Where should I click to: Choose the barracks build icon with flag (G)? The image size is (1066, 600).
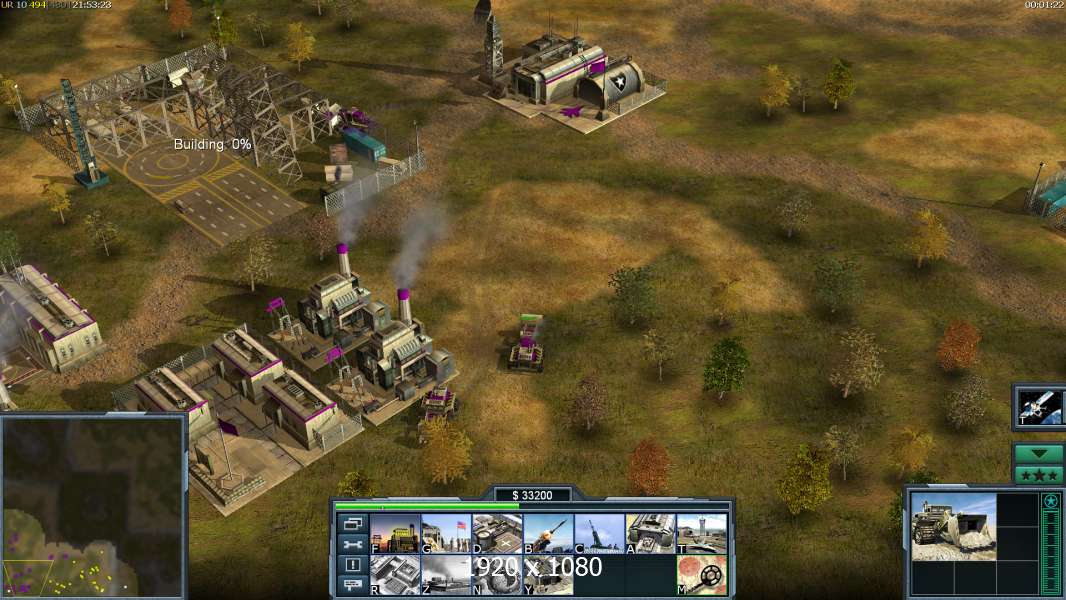pyautogui.click(x=446, y=534)
